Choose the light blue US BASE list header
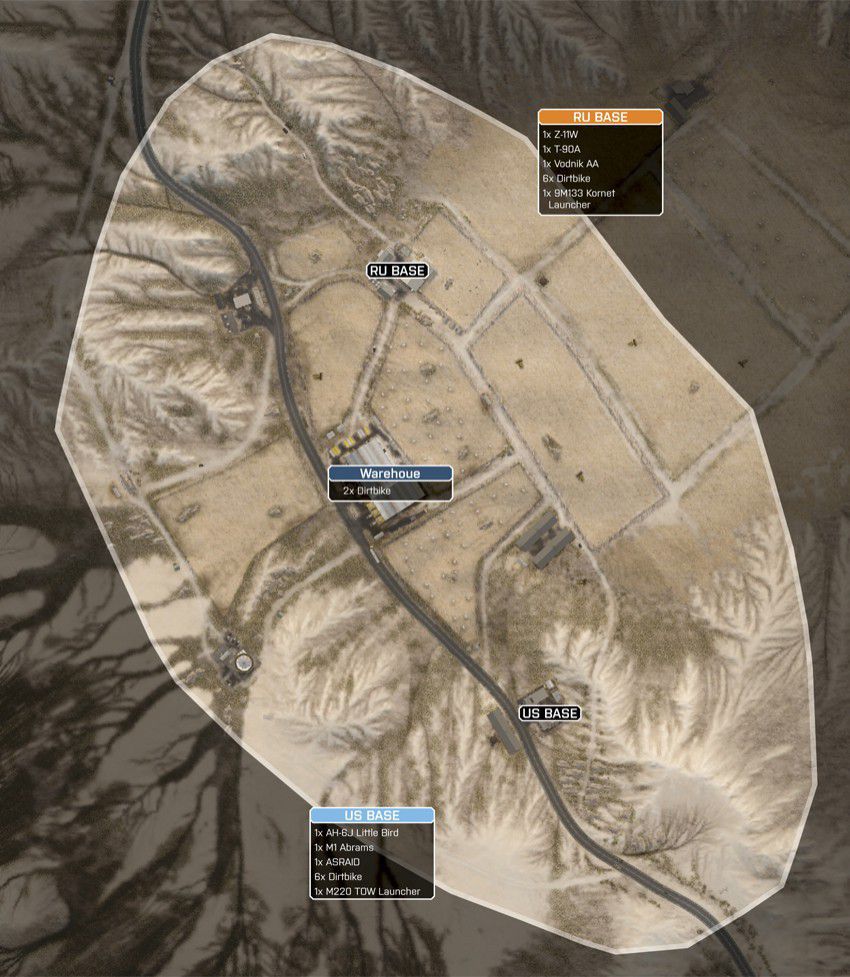 tap(371, 816)
